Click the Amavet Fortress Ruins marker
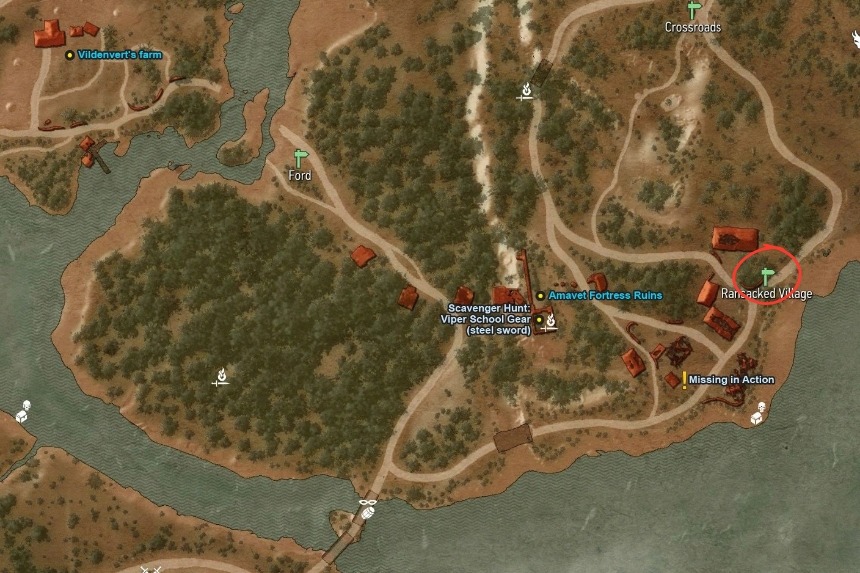This screenshot has height=573, width=860. (540, 296)
